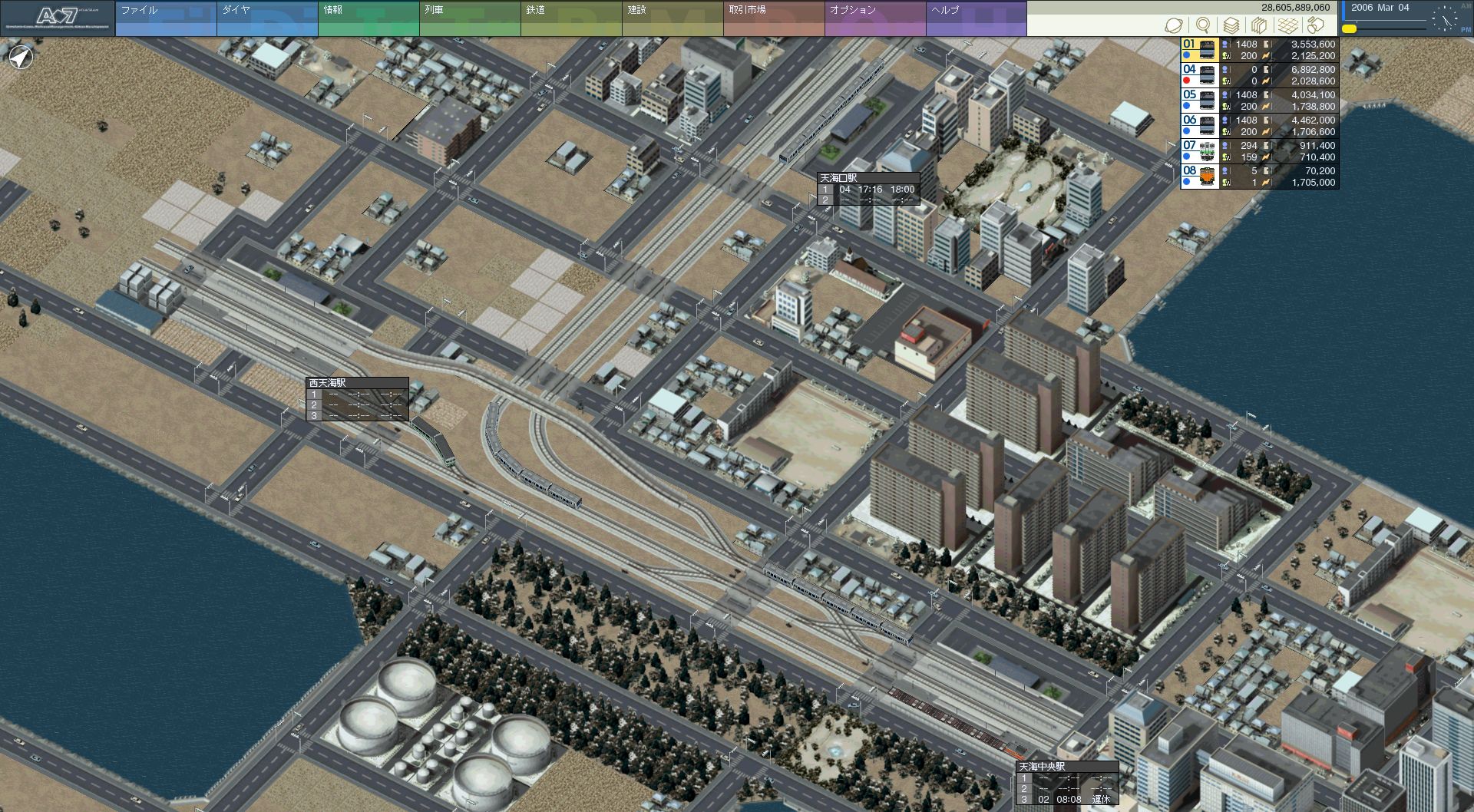1474x812 pixels.
Task: Select train 01 in the train list
Action: 1259,50
